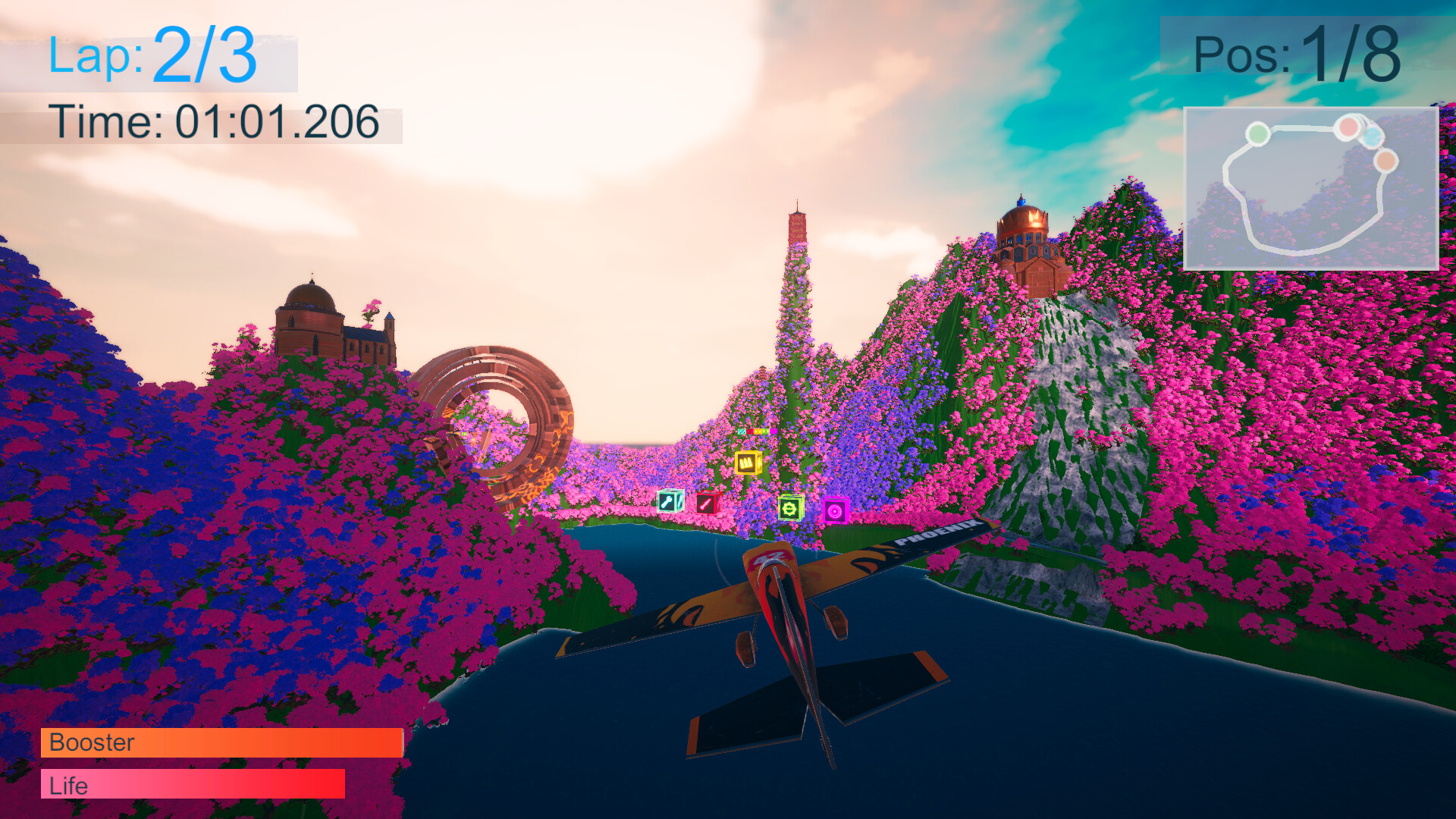Viewport: 1456px width, 819px height.
Task: Click the distant pickup row on the hillside
Action: click(x=758, y=431)
